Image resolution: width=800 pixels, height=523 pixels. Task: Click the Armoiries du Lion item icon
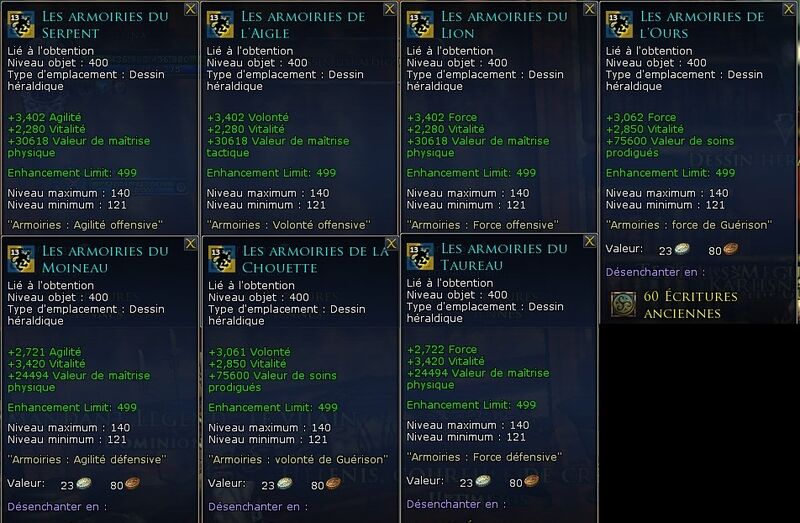pyautogui.click(x=420, y=24)
